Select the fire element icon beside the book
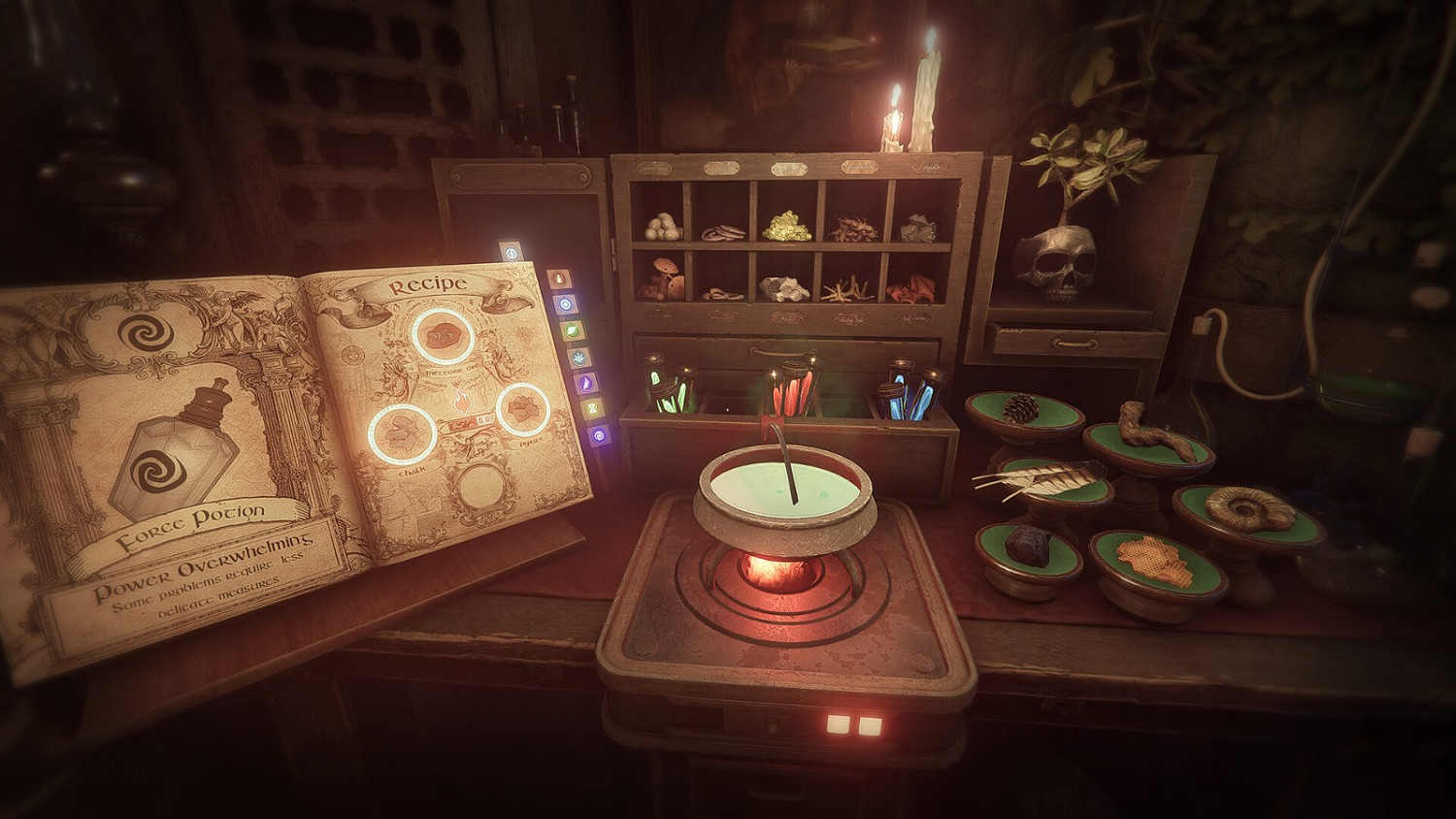 (x=559, y=279)
